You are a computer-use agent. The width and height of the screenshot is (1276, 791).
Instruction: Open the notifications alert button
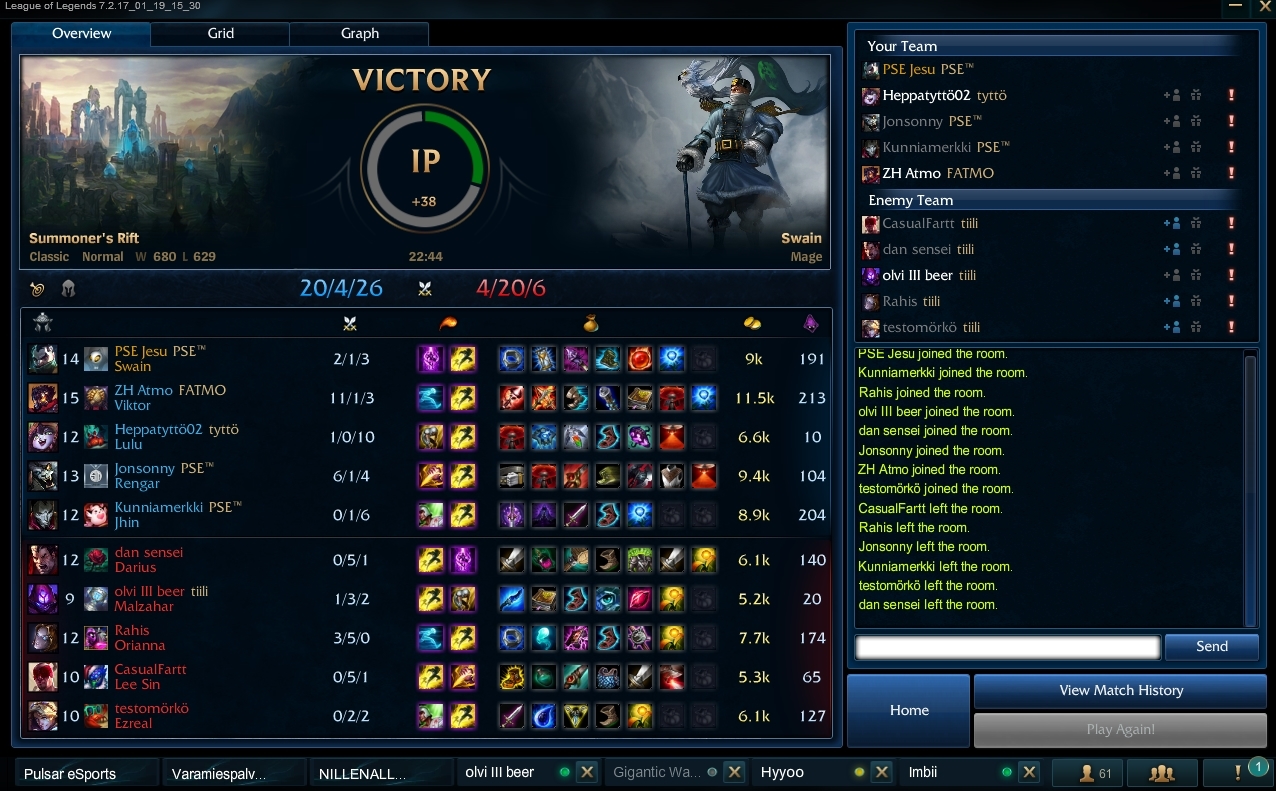pos(1238,772)
